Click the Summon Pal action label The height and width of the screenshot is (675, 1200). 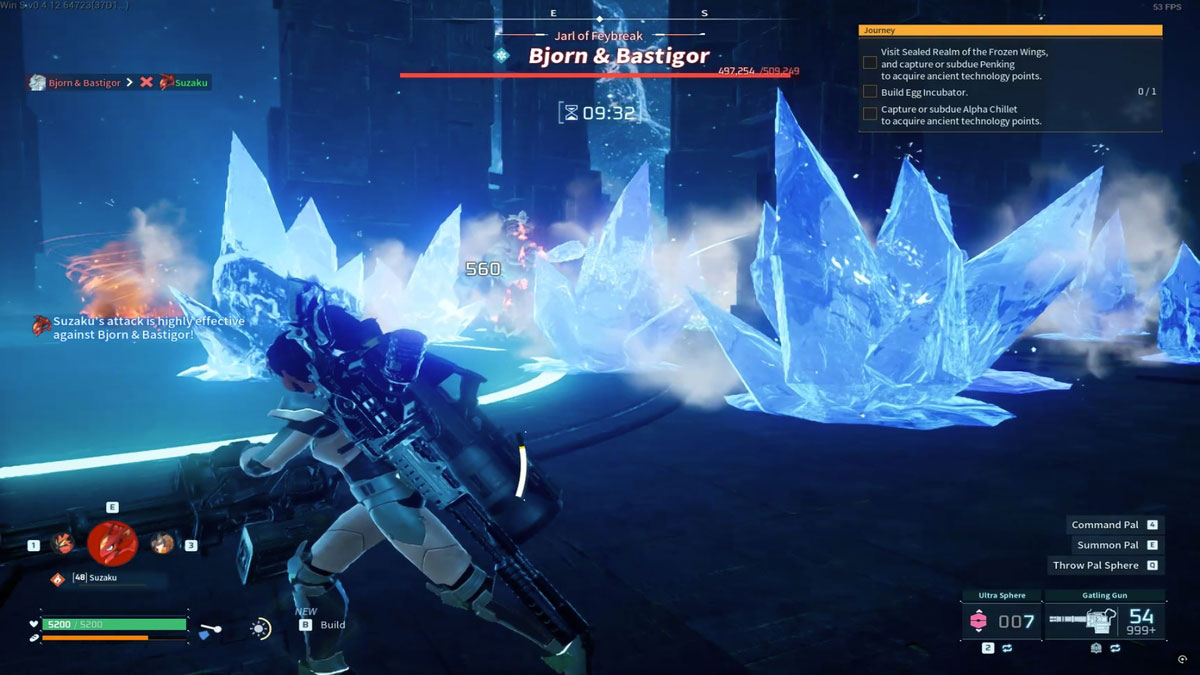click(x=1108, y=545)
